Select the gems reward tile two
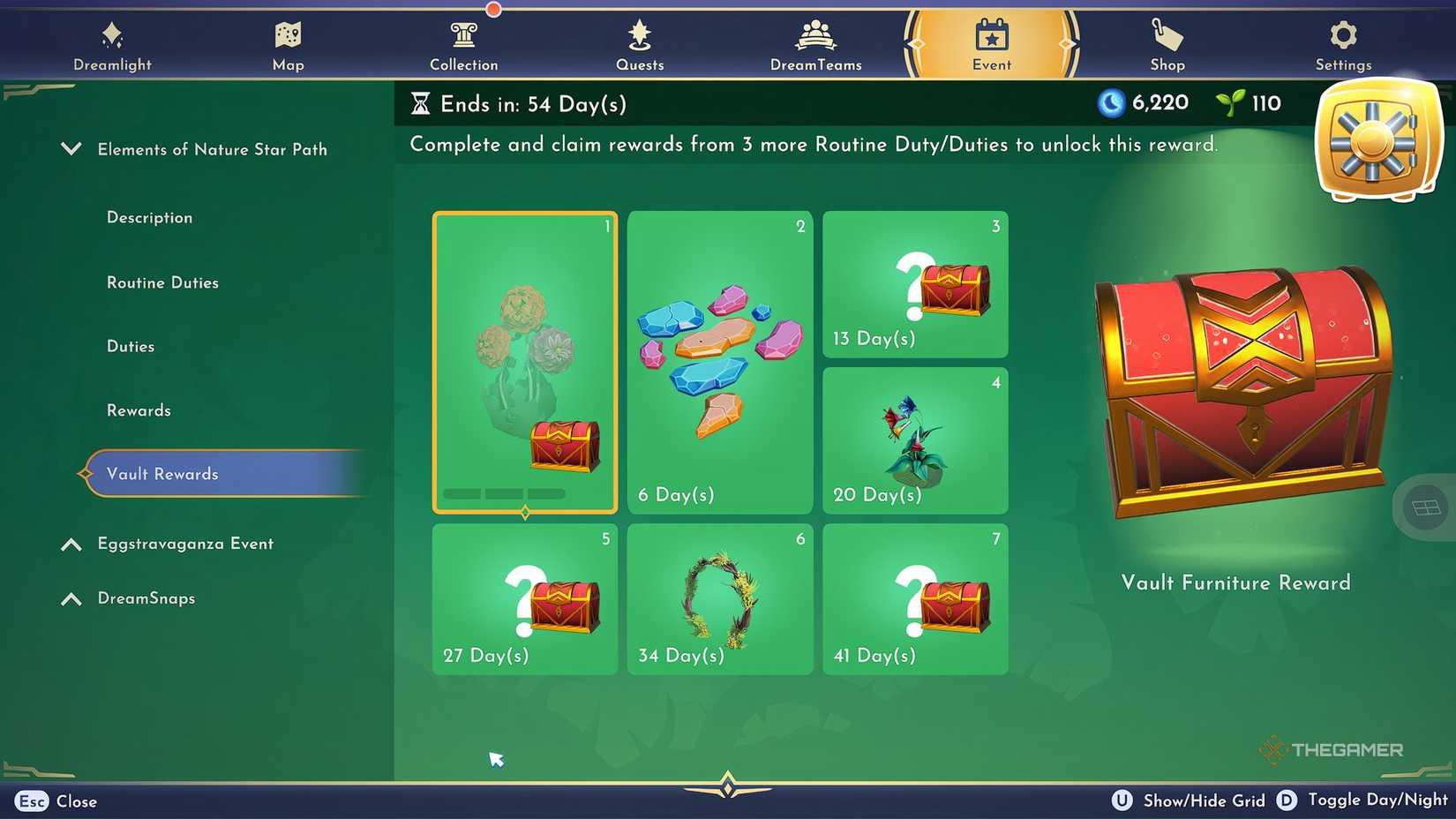1456x819 pixels. 719,361
